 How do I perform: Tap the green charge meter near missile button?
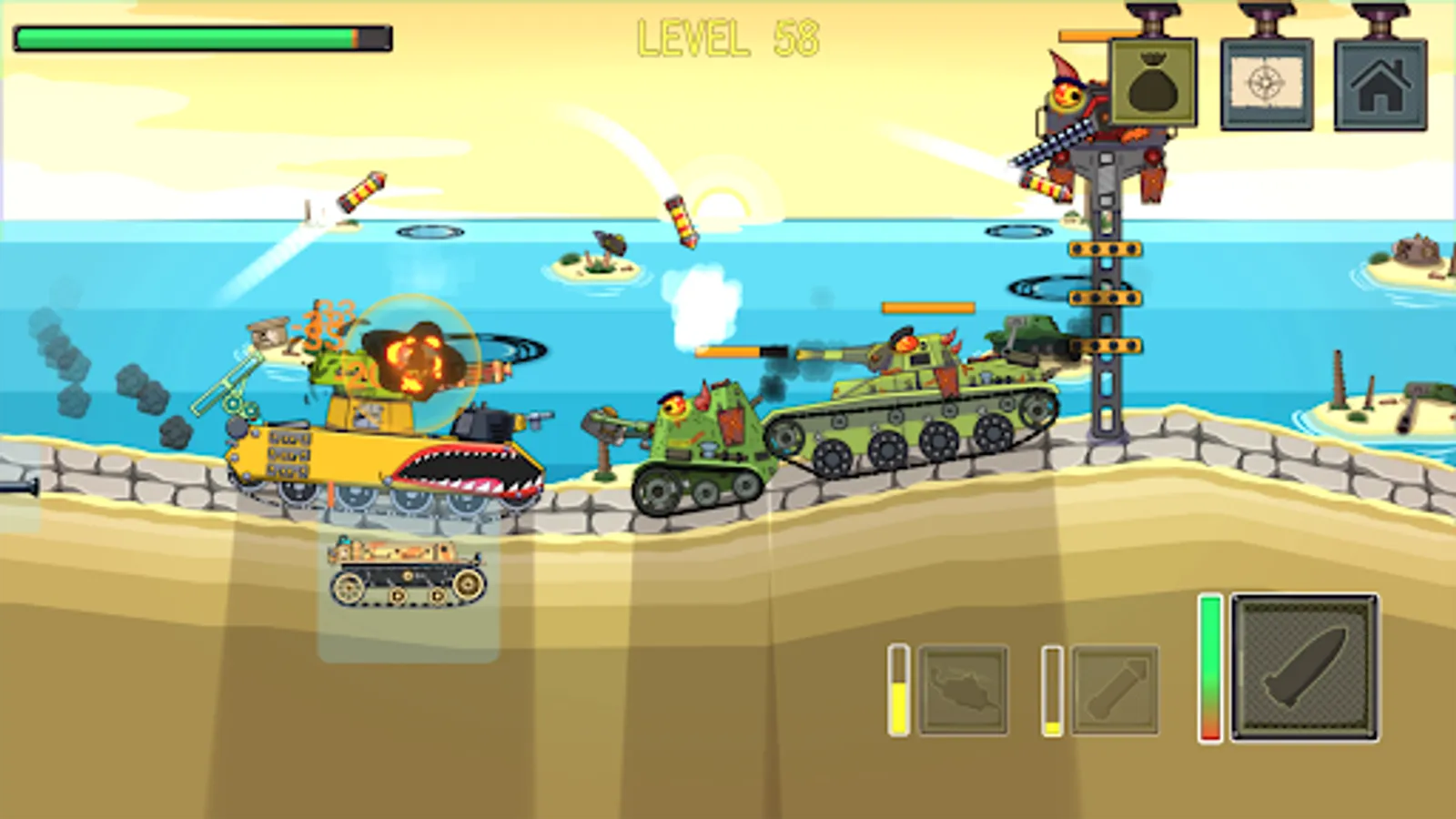[1210, 669]
